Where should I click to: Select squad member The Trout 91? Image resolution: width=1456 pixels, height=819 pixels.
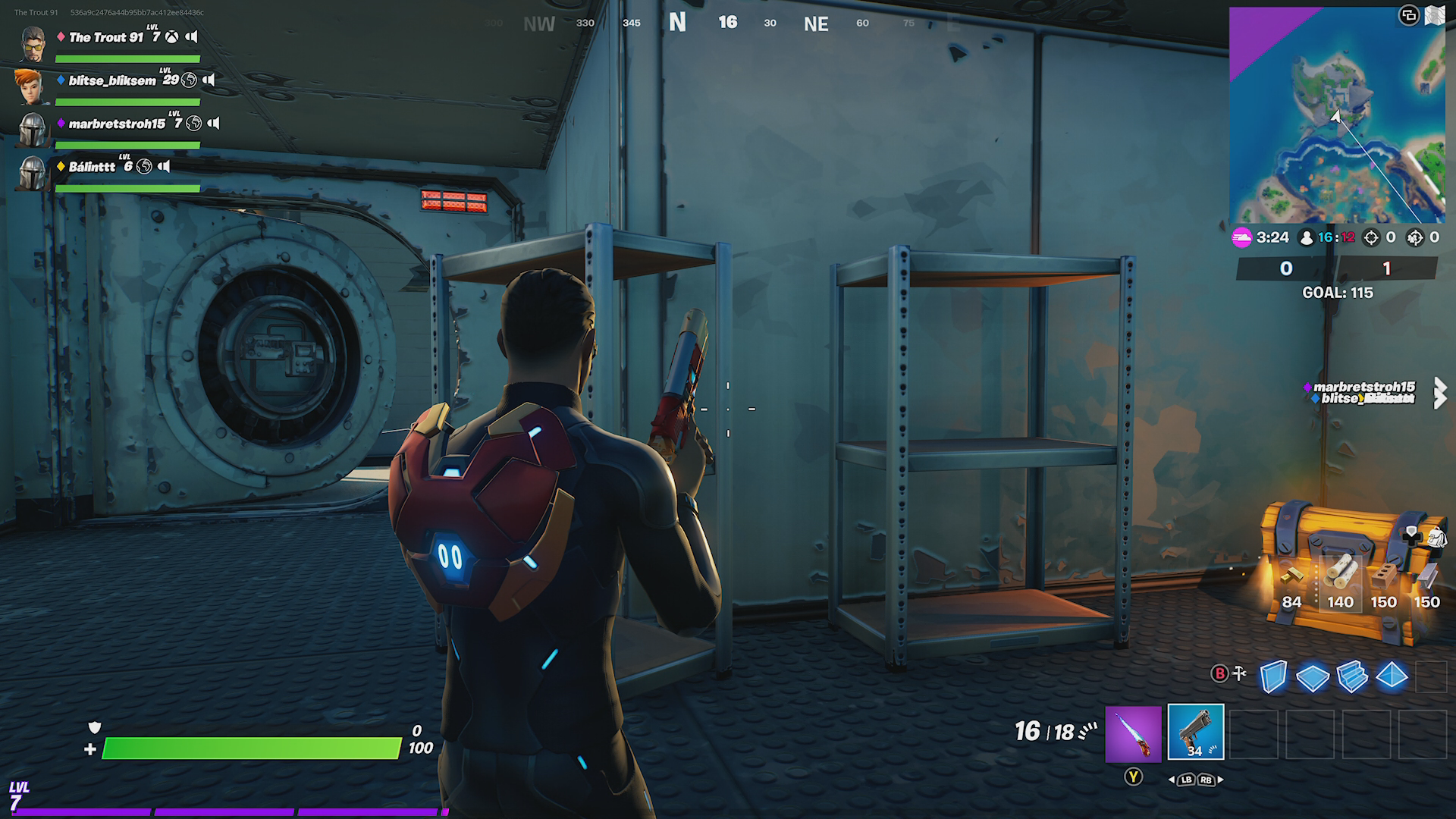point(105,37)
